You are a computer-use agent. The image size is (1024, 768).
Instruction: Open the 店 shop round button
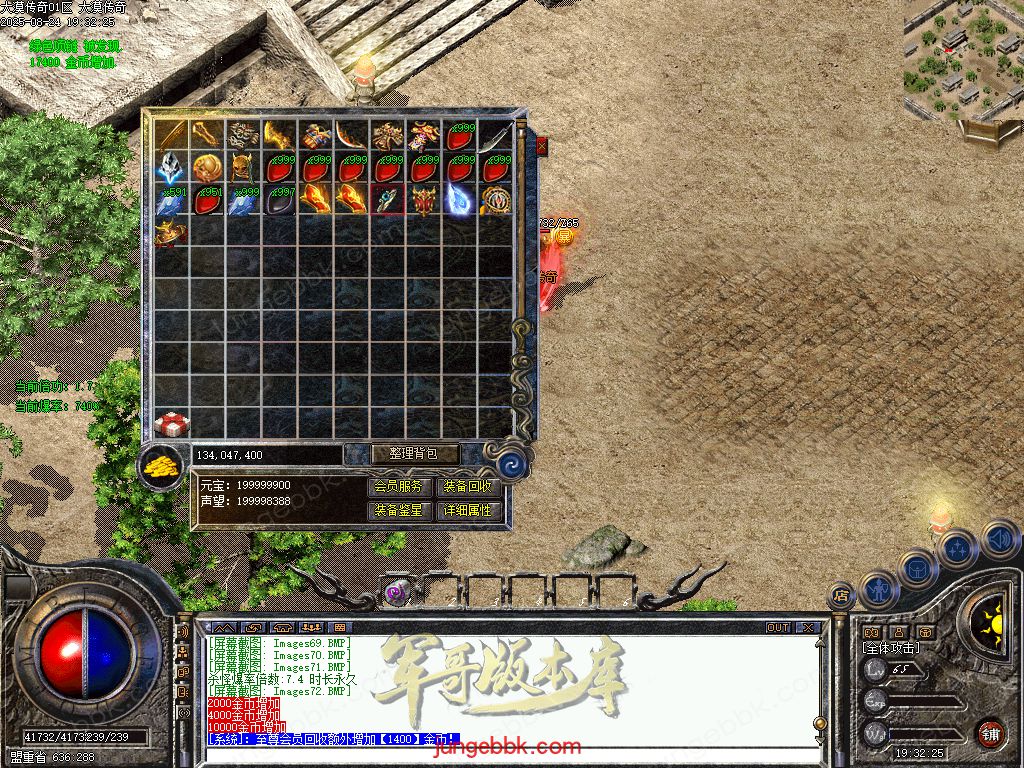841,596
